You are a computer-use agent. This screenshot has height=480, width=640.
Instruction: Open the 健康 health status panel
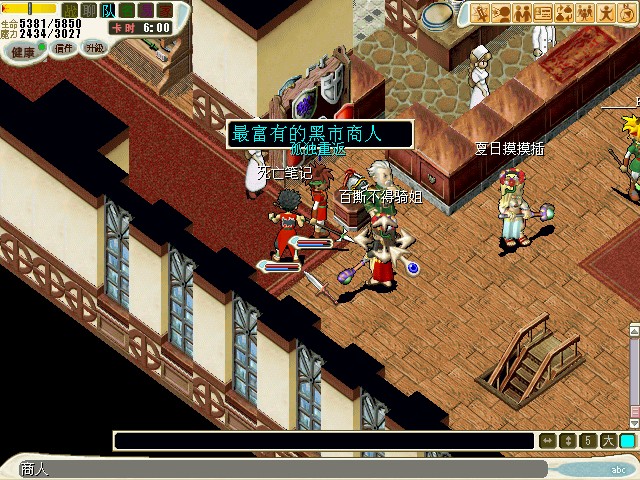tap(23, 50)
